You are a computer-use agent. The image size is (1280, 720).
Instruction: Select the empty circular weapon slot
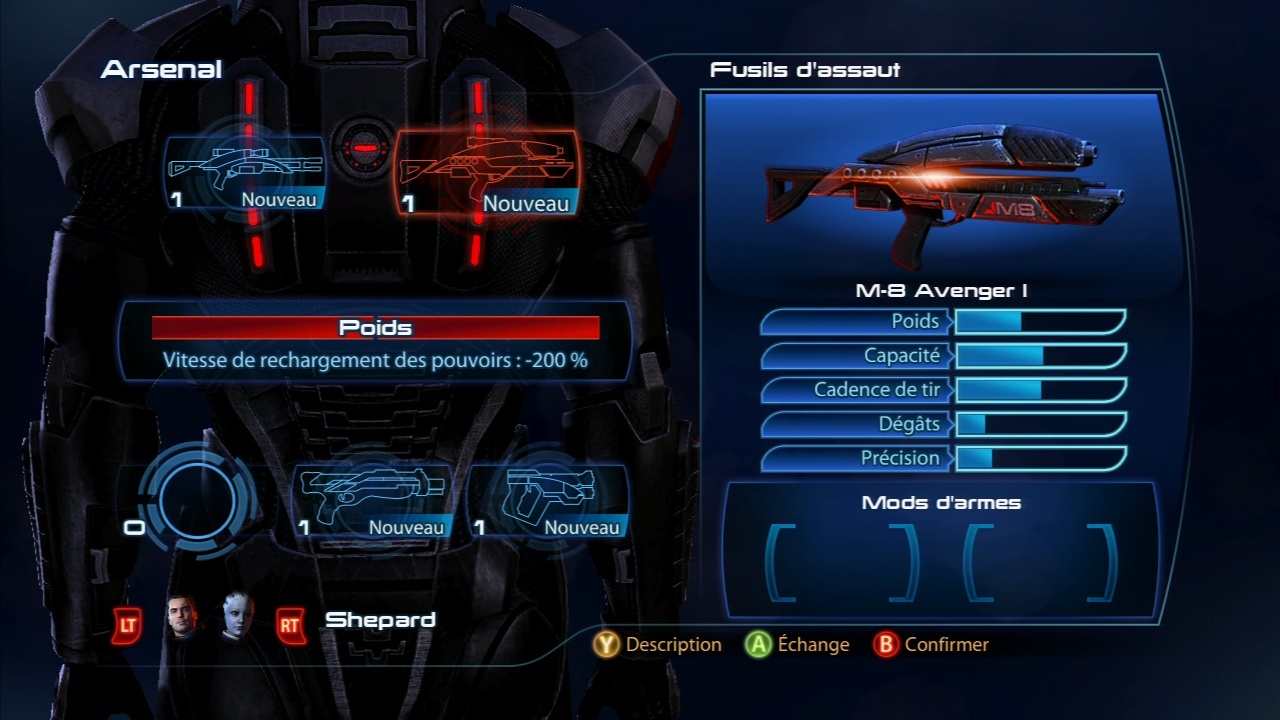[196, 500]
